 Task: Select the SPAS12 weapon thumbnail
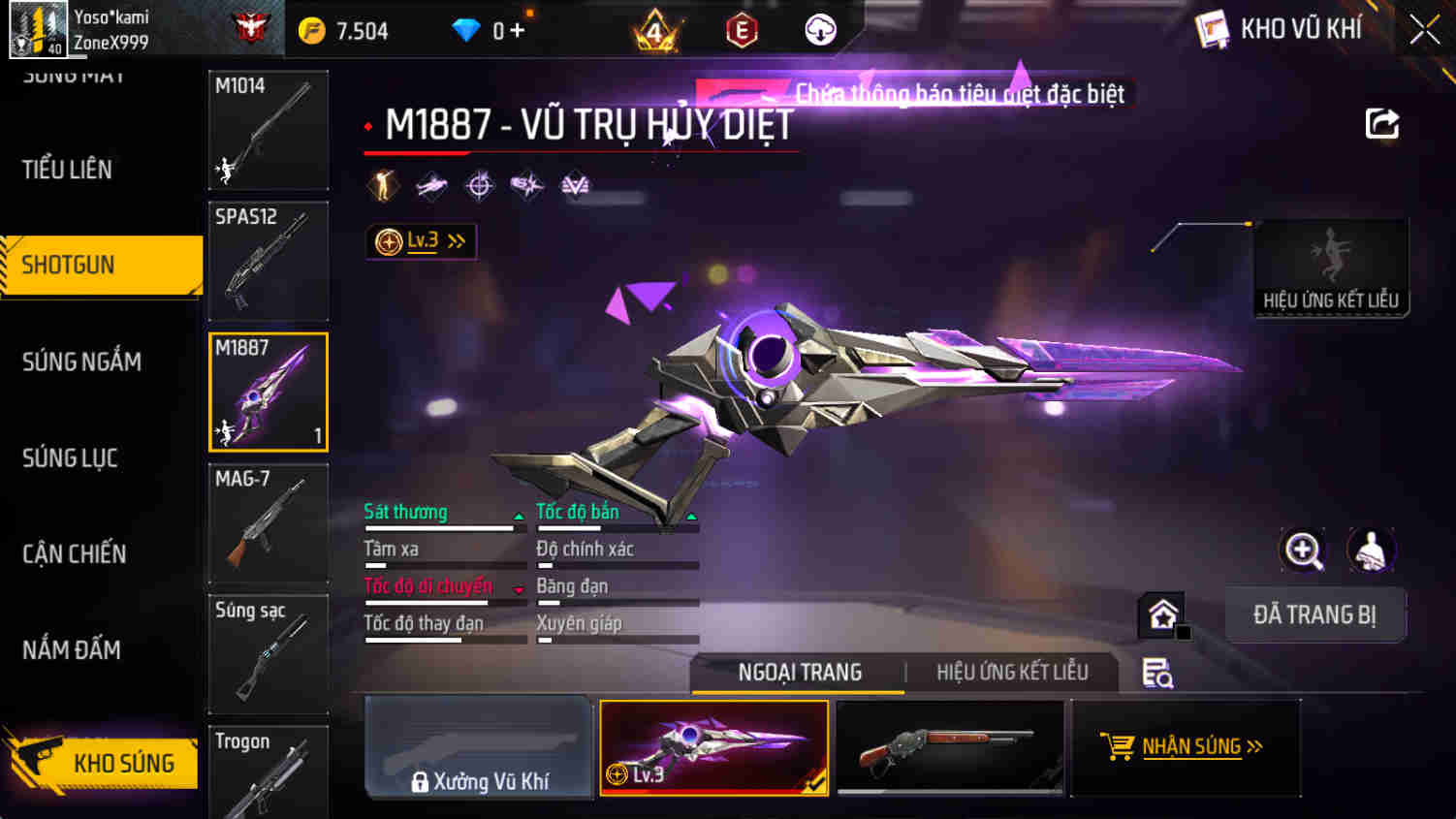268,262
